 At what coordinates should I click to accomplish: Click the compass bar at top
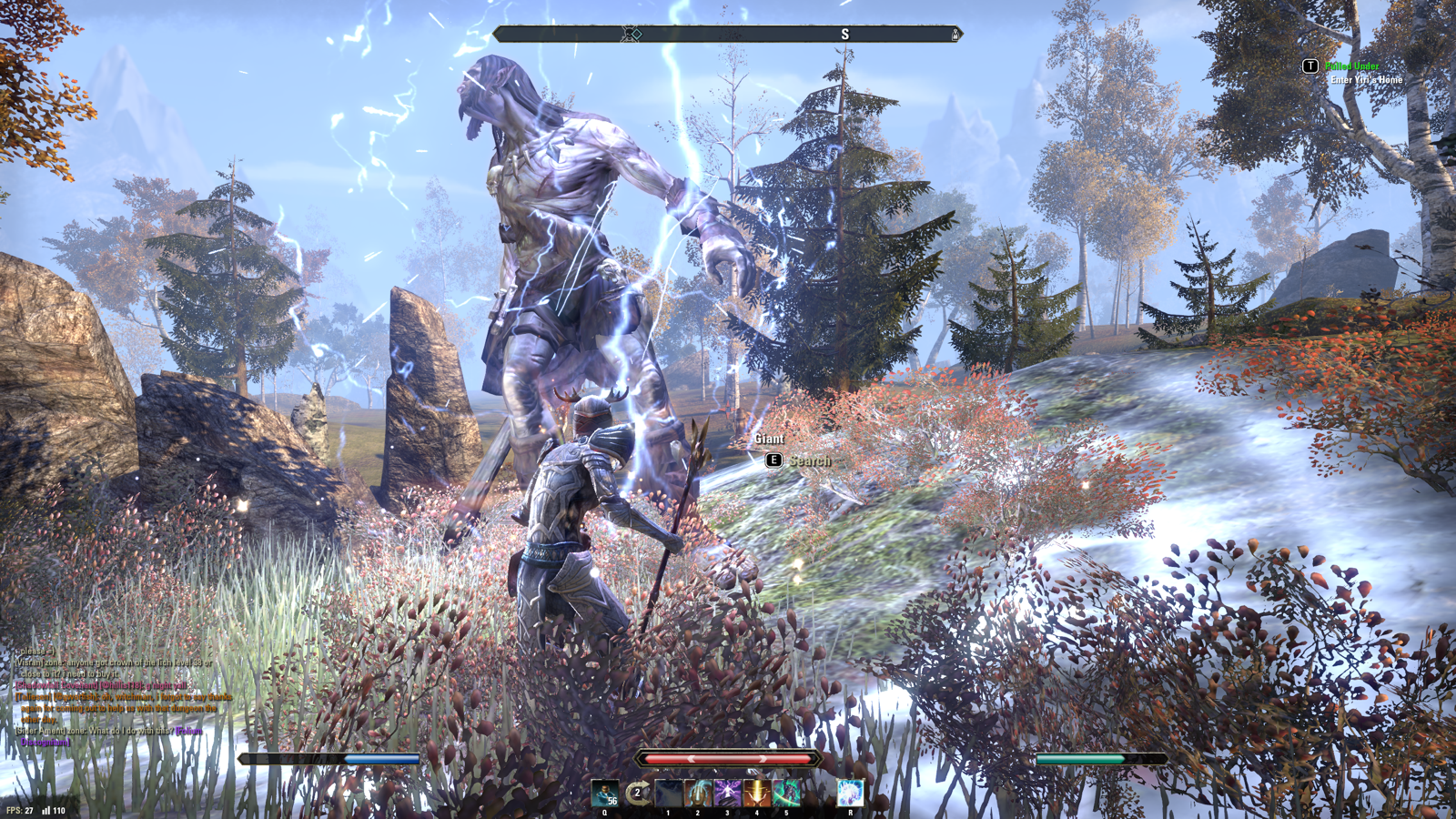point(726,35)
